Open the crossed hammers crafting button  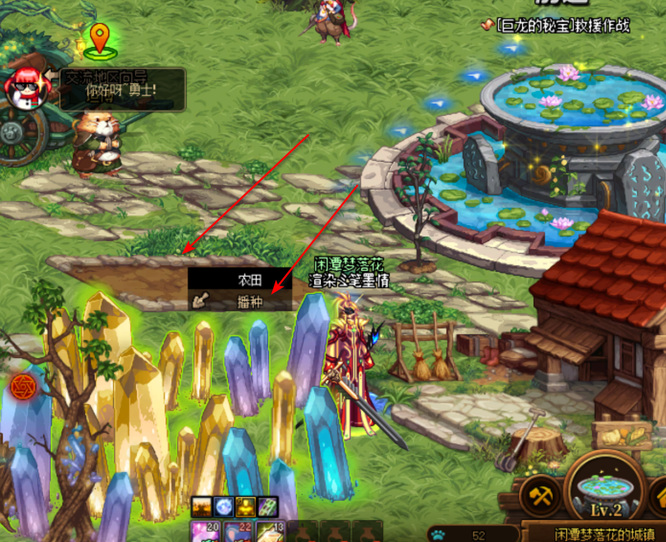541,496
